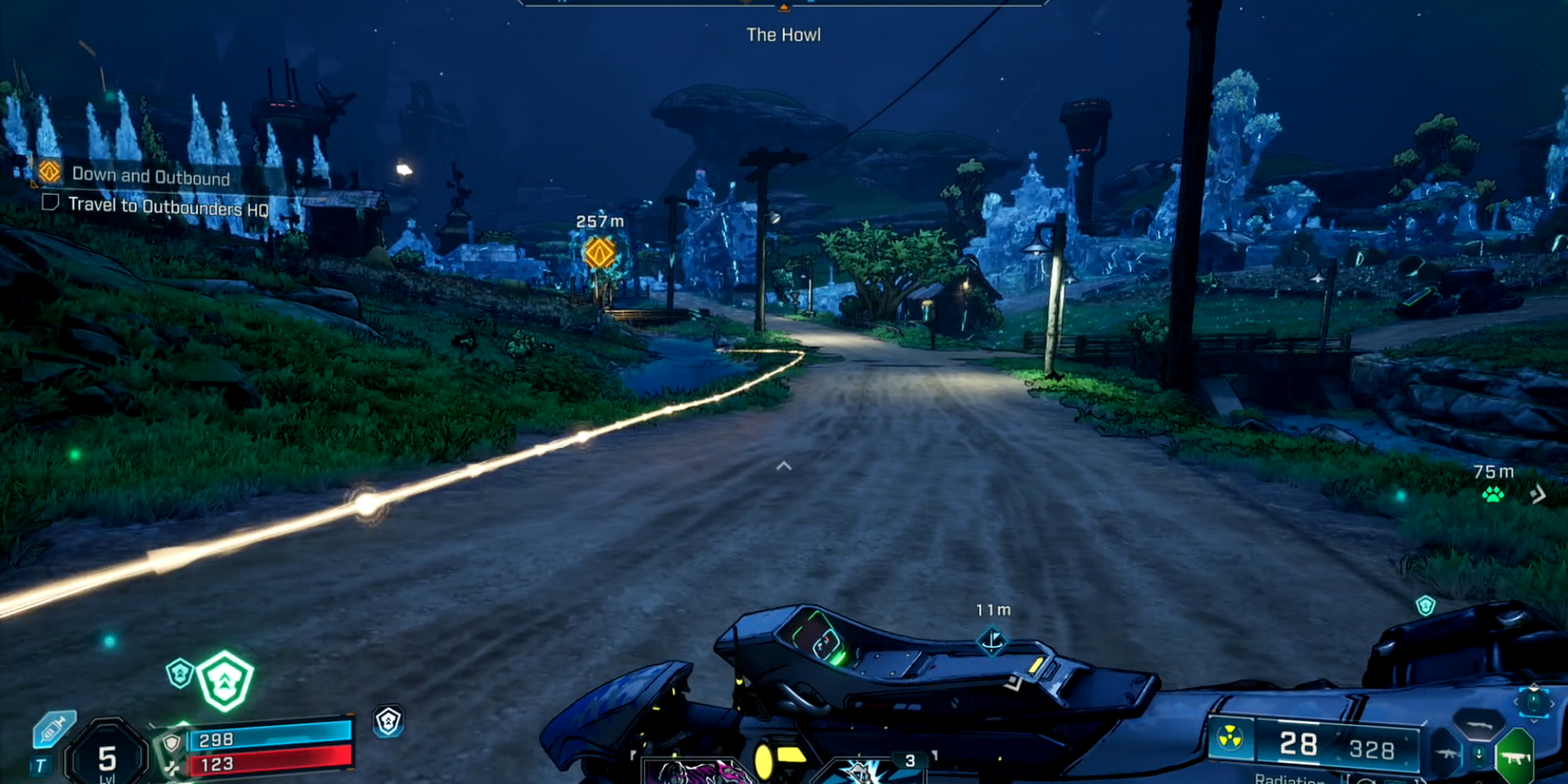This screenshot has width=1568, height=784.
Task: Click the sniper rifle weapon slot
Action: 1479,725
